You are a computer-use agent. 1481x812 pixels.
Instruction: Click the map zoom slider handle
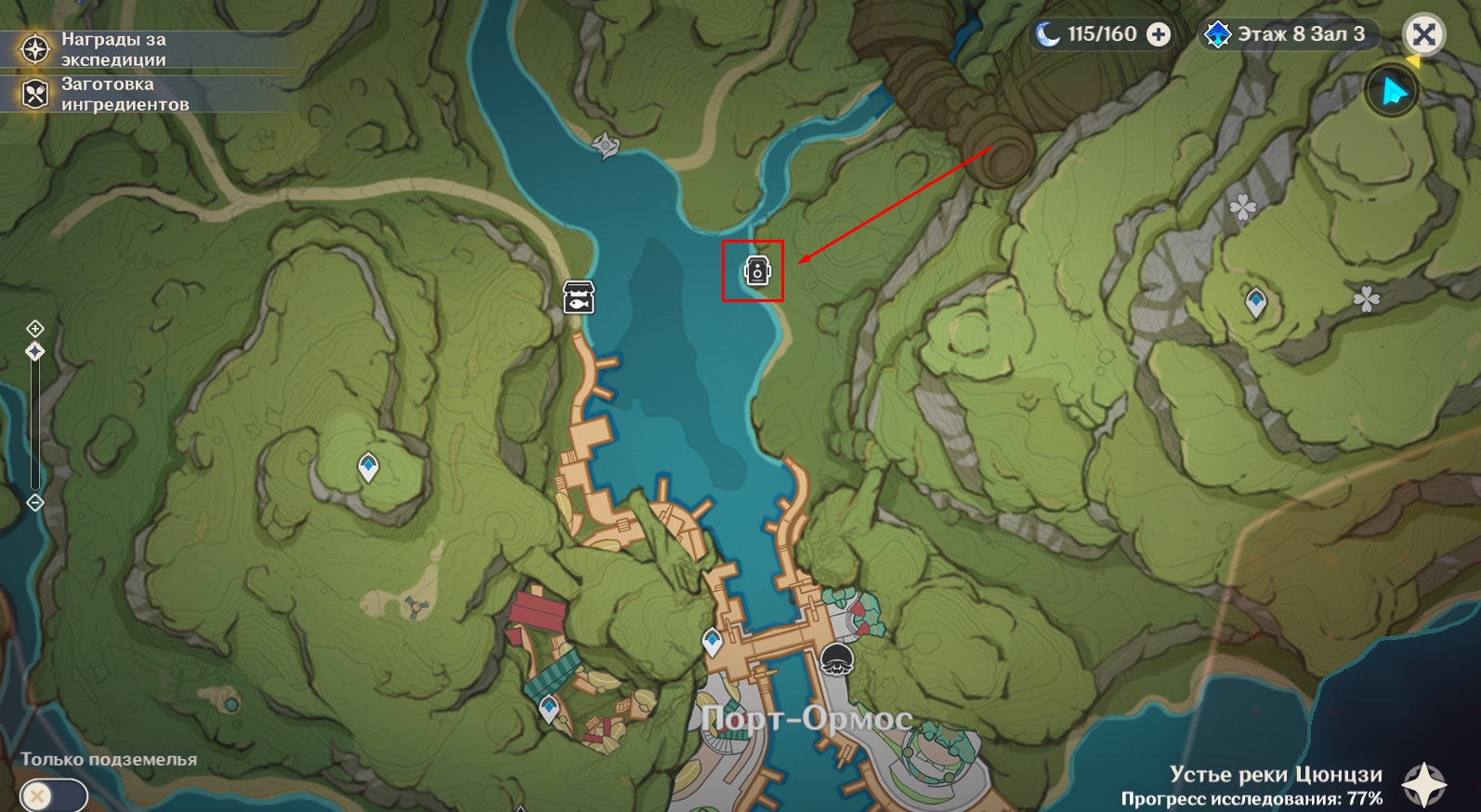coord(35,351)
